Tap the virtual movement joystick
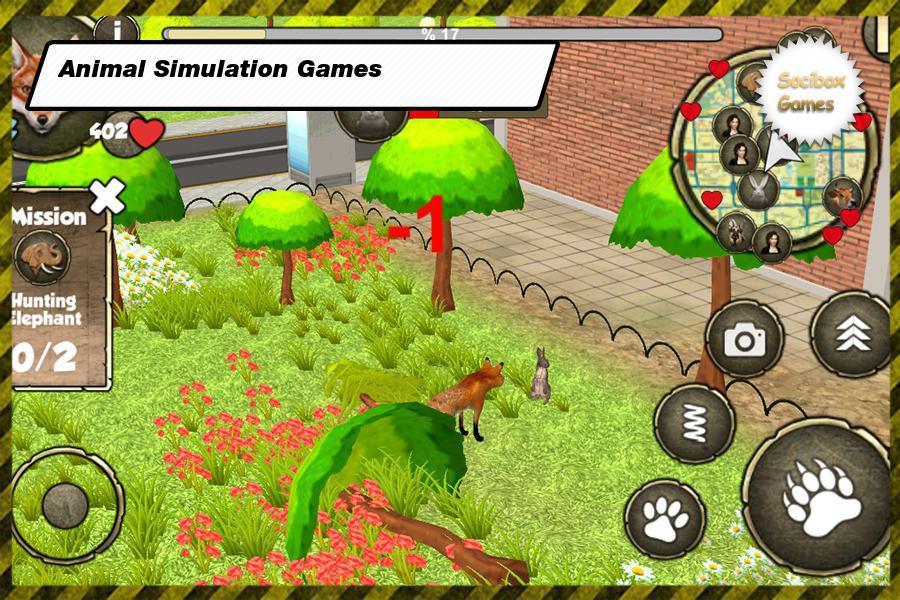Viewport: 900px width, 600px height. (67, 500)
